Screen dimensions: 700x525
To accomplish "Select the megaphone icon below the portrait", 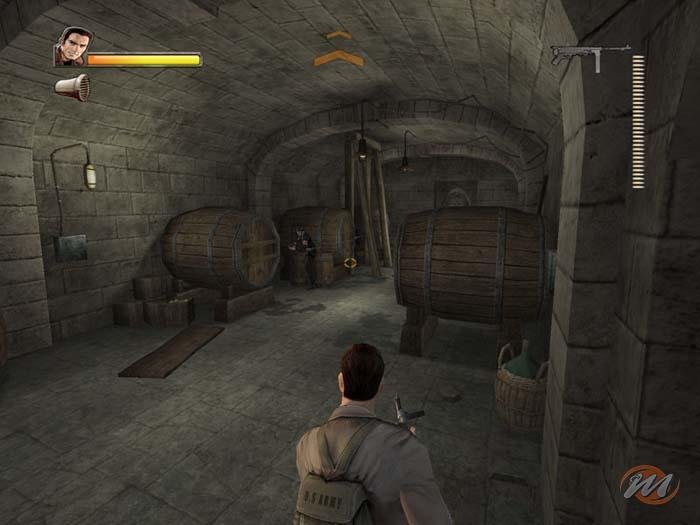I will (72, 87).
